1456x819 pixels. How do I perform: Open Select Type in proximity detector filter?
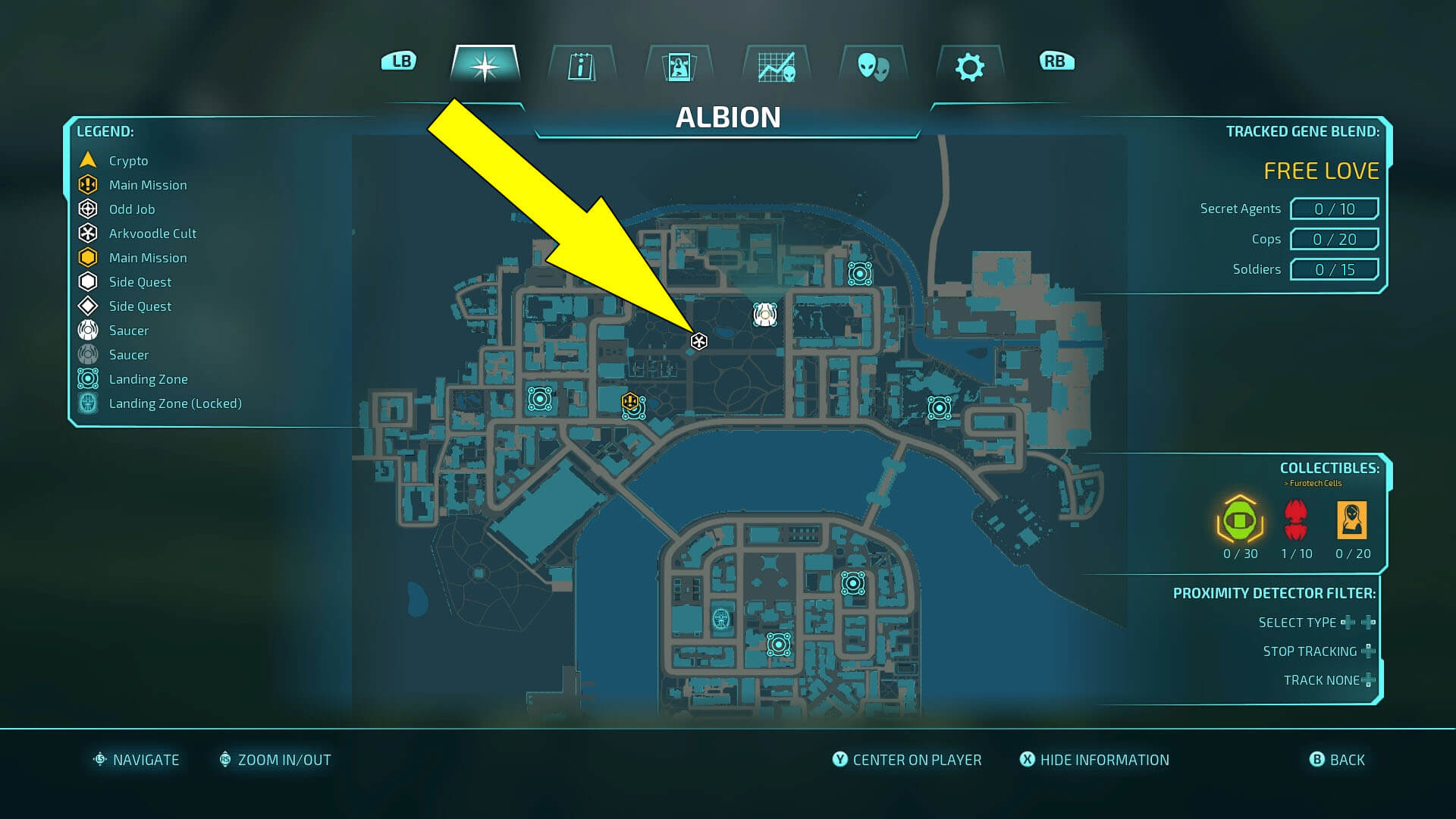click(x=1297, y=622)
